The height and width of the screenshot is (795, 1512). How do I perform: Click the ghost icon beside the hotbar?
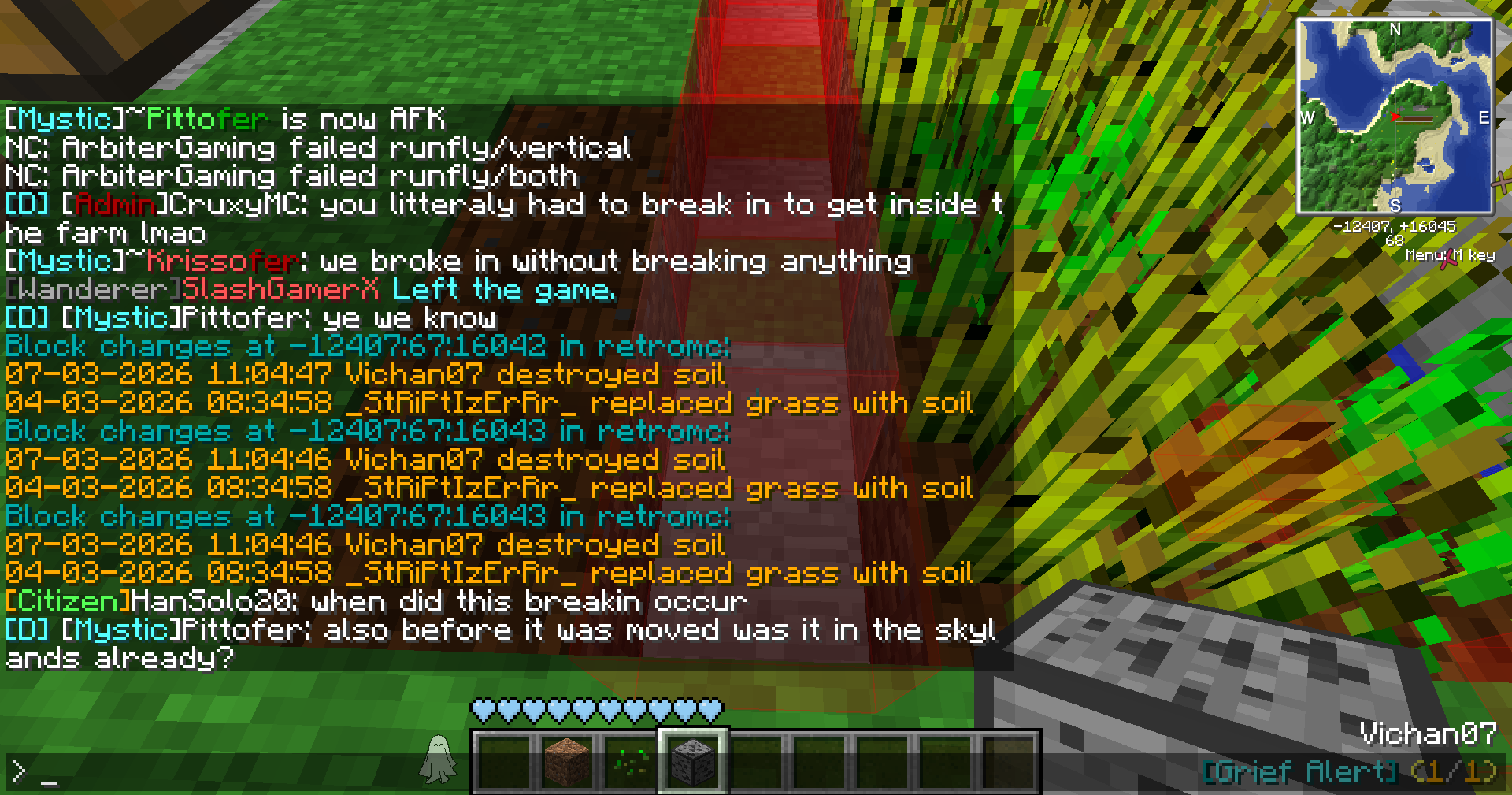point(438,760)
